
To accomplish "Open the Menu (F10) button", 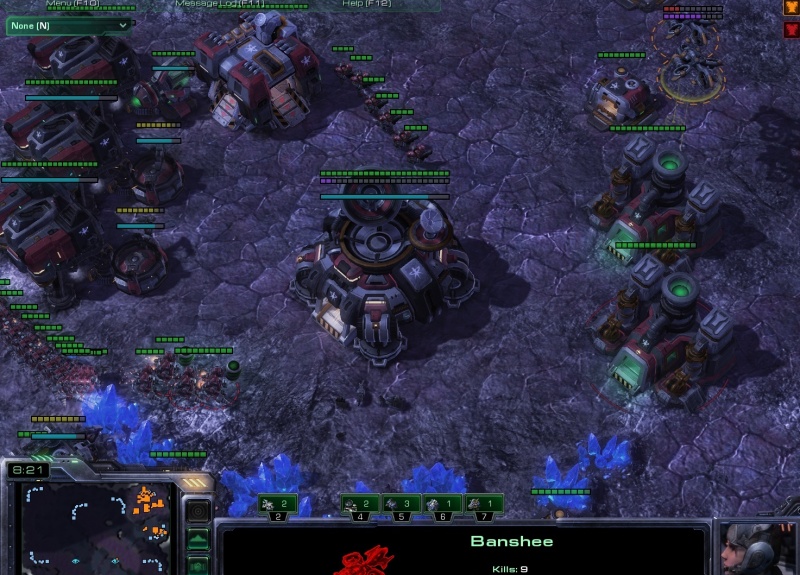I will 72,4.
